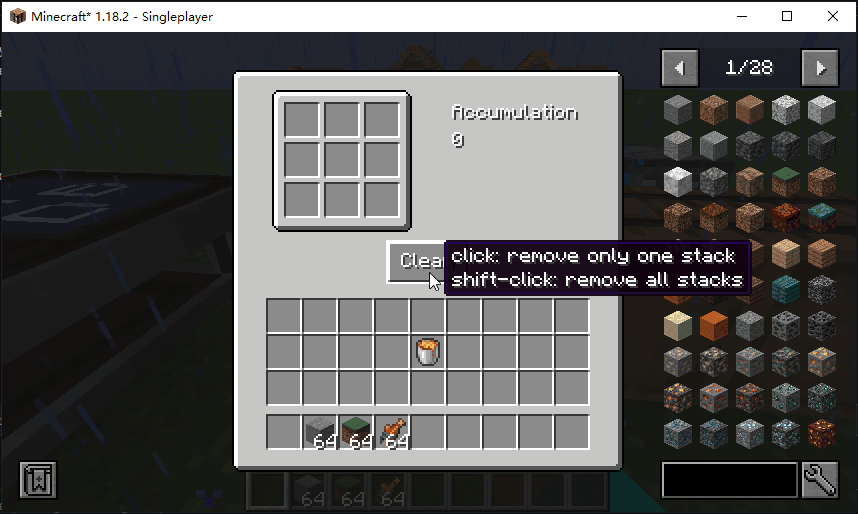858x514 pixels.
Task: Close the Minecraft window
Action: click(x=832, y=16)
